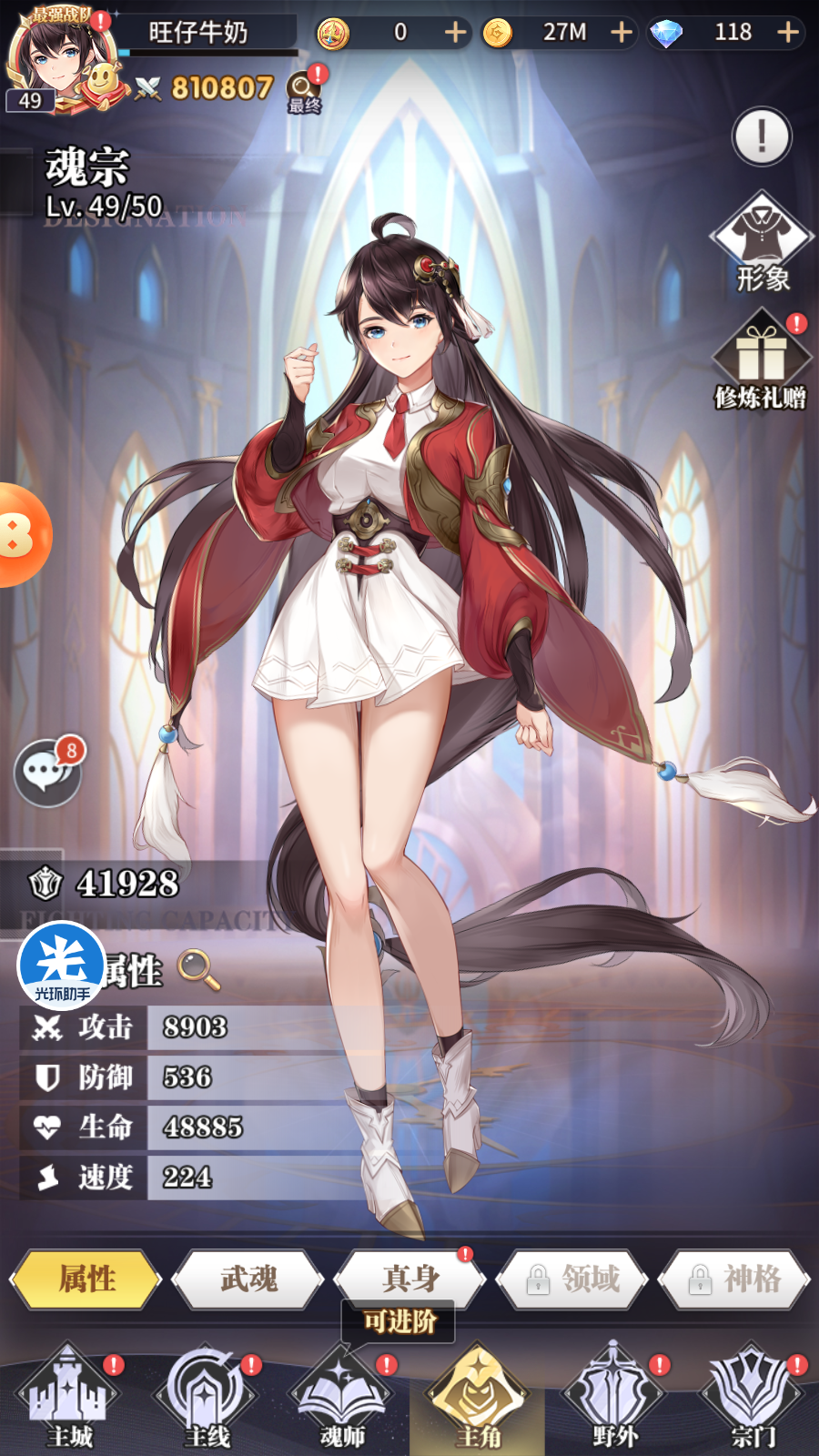Select the locked 神格 tab

pos(734,1279)
